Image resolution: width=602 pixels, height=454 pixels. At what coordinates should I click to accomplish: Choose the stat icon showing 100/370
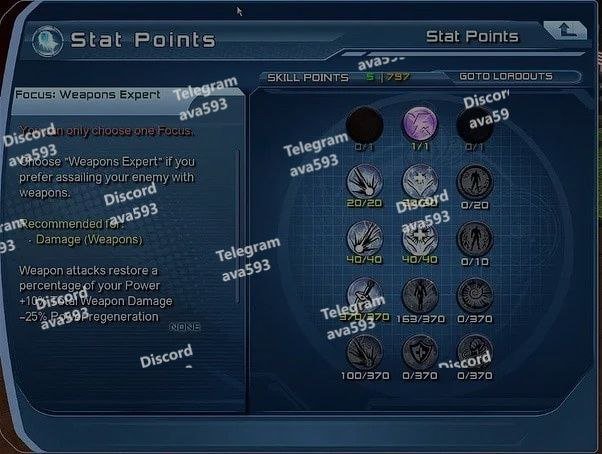tap(364, 352)
